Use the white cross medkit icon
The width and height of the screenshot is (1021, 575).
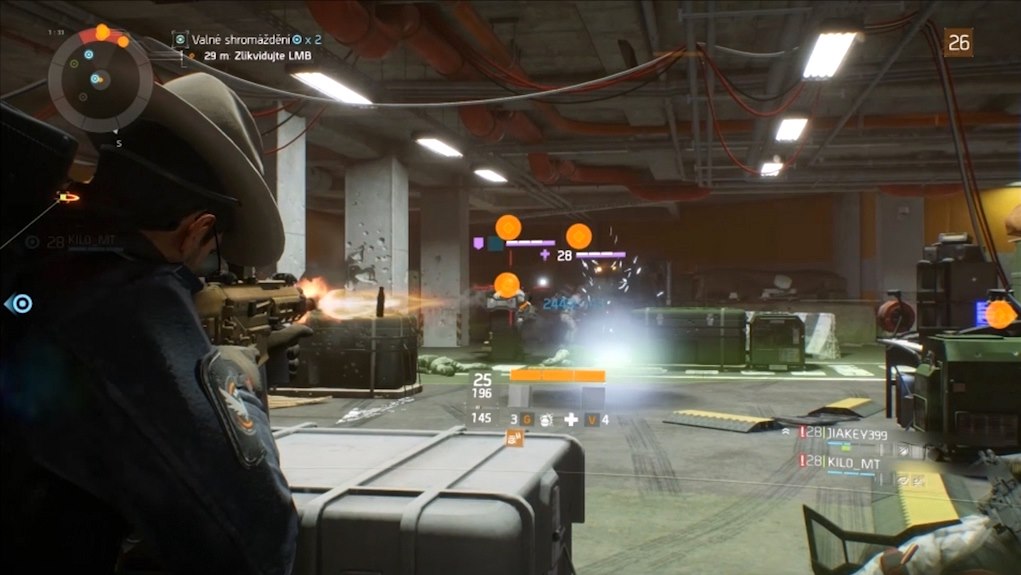click(x=571, y=419)
